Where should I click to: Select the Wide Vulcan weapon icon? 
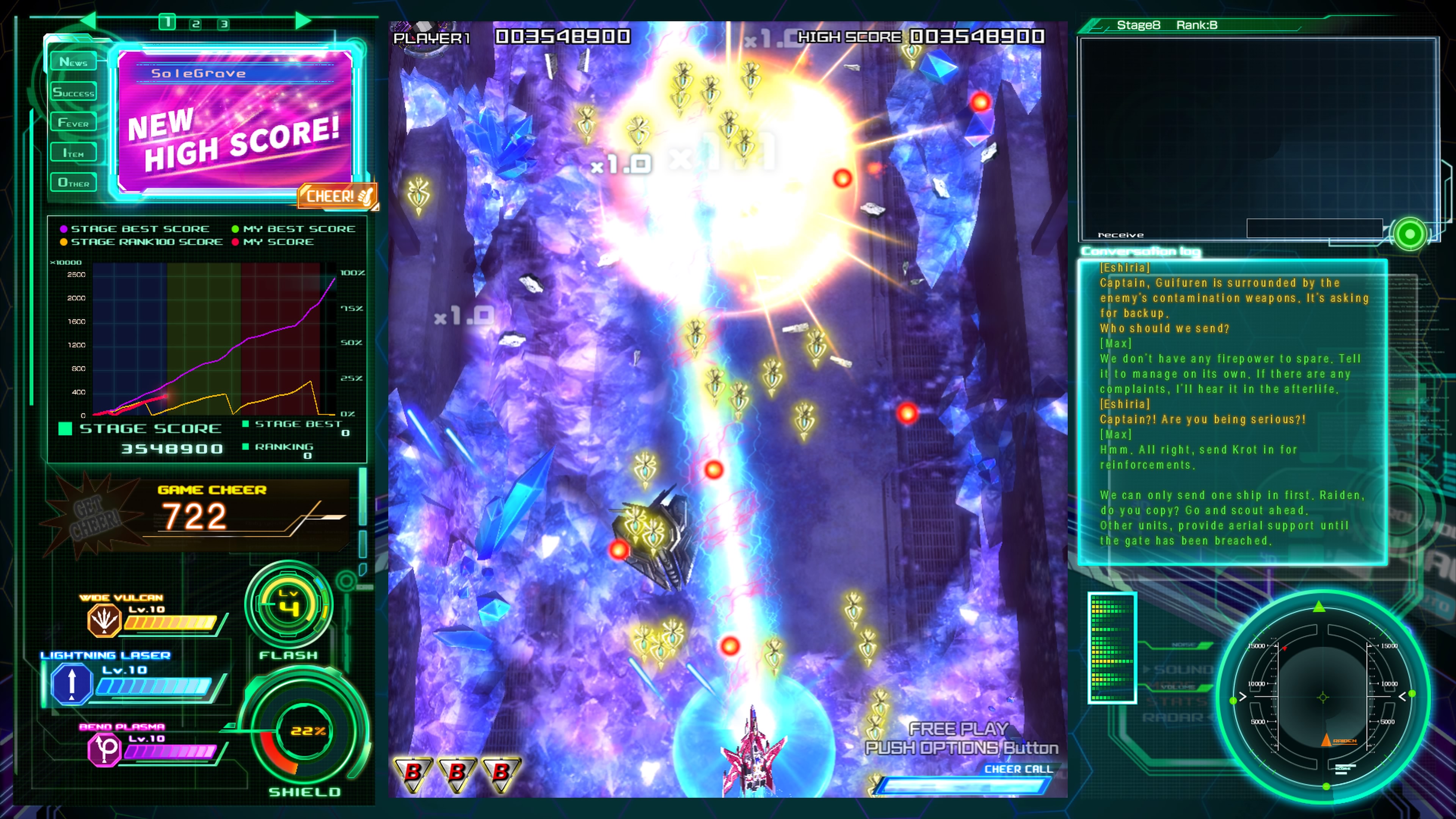coord(104,620)
